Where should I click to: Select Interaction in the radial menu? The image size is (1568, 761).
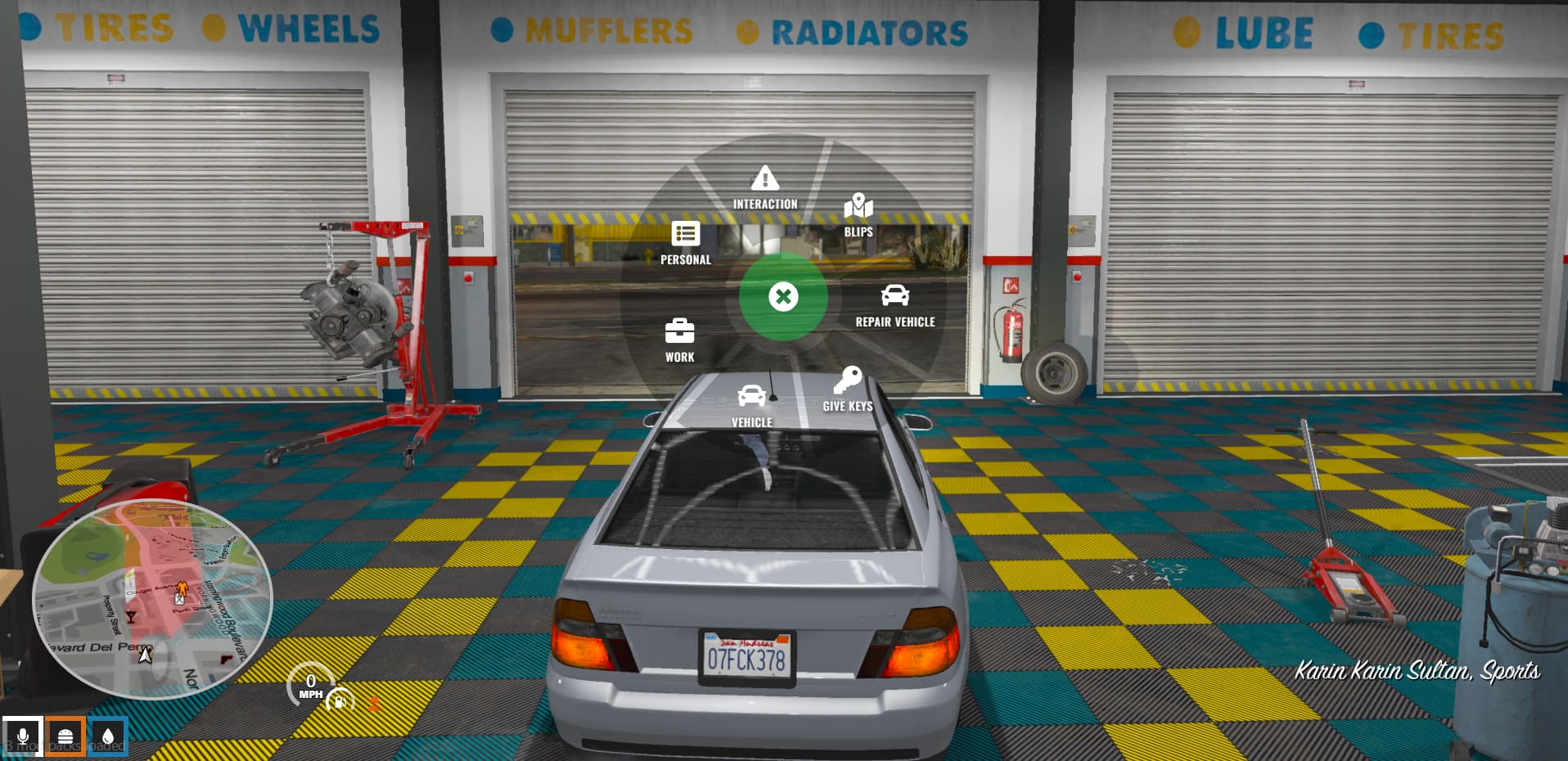[764, 187]
